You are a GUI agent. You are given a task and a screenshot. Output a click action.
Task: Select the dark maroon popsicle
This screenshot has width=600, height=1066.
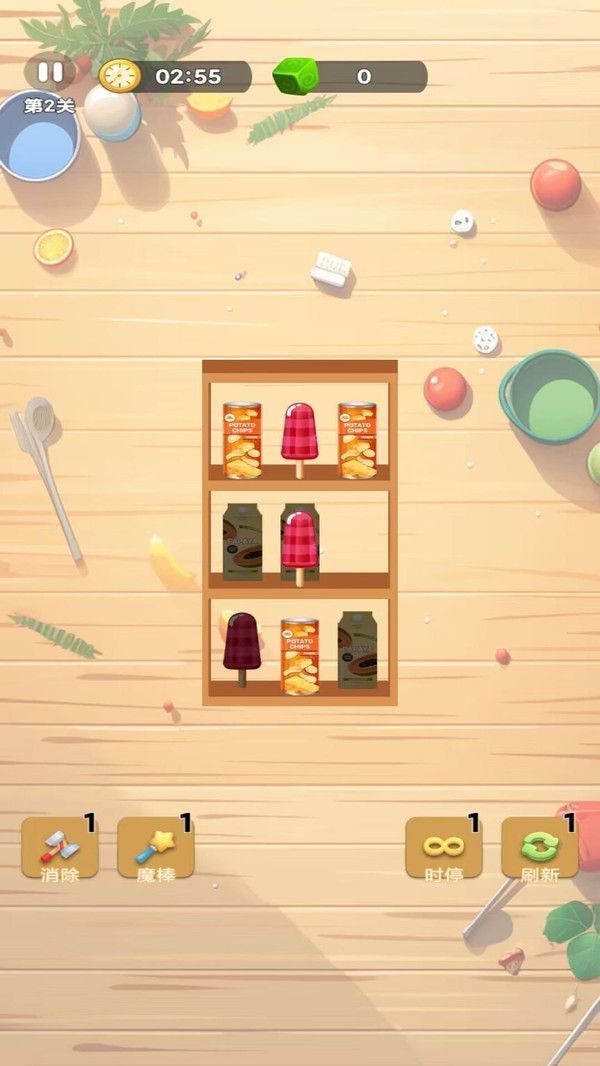pyautogui.click(x=241, y=645)
